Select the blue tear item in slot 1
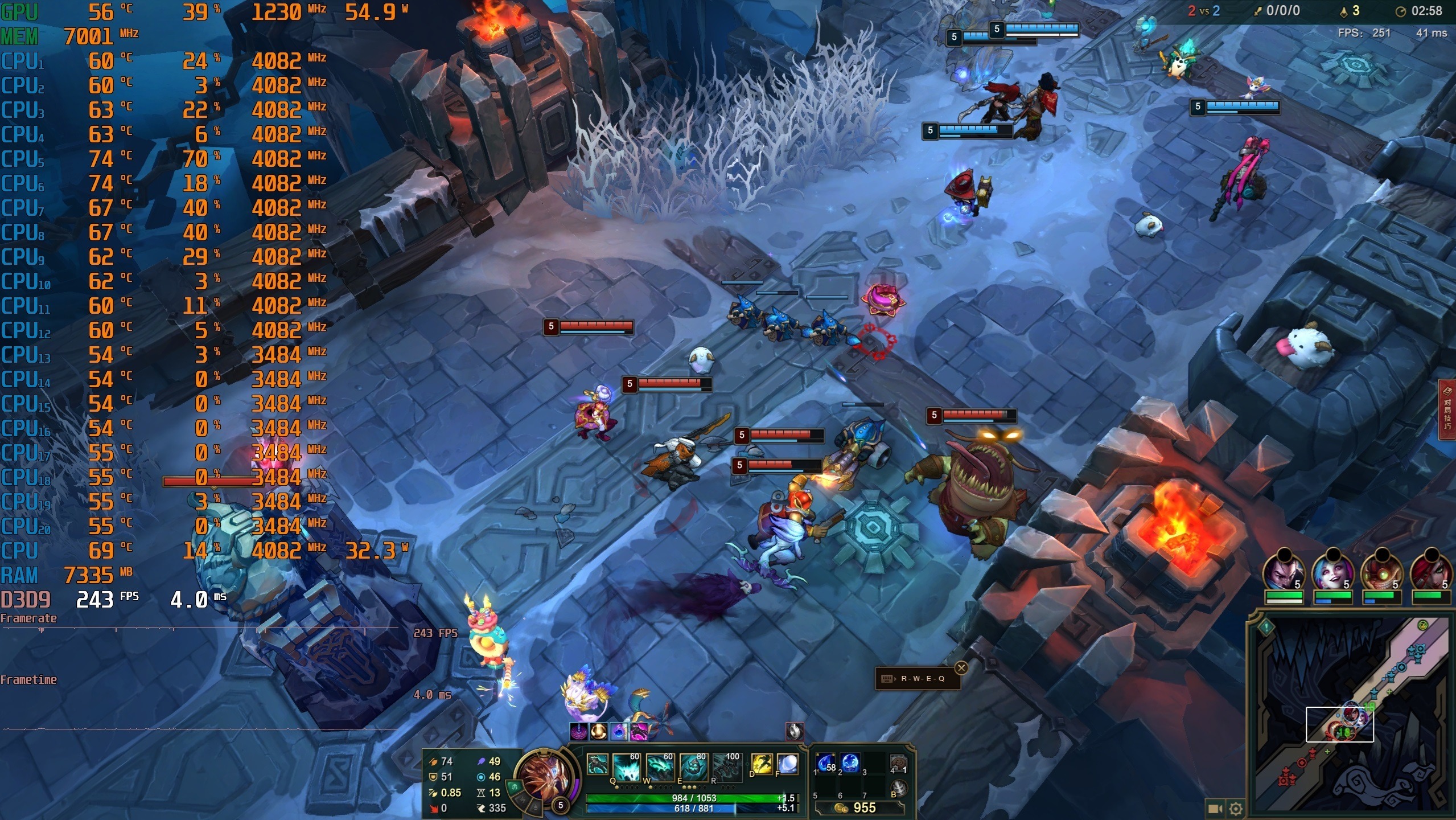Viewport: 1456px width, 820px height. click(x=826, y=763)
